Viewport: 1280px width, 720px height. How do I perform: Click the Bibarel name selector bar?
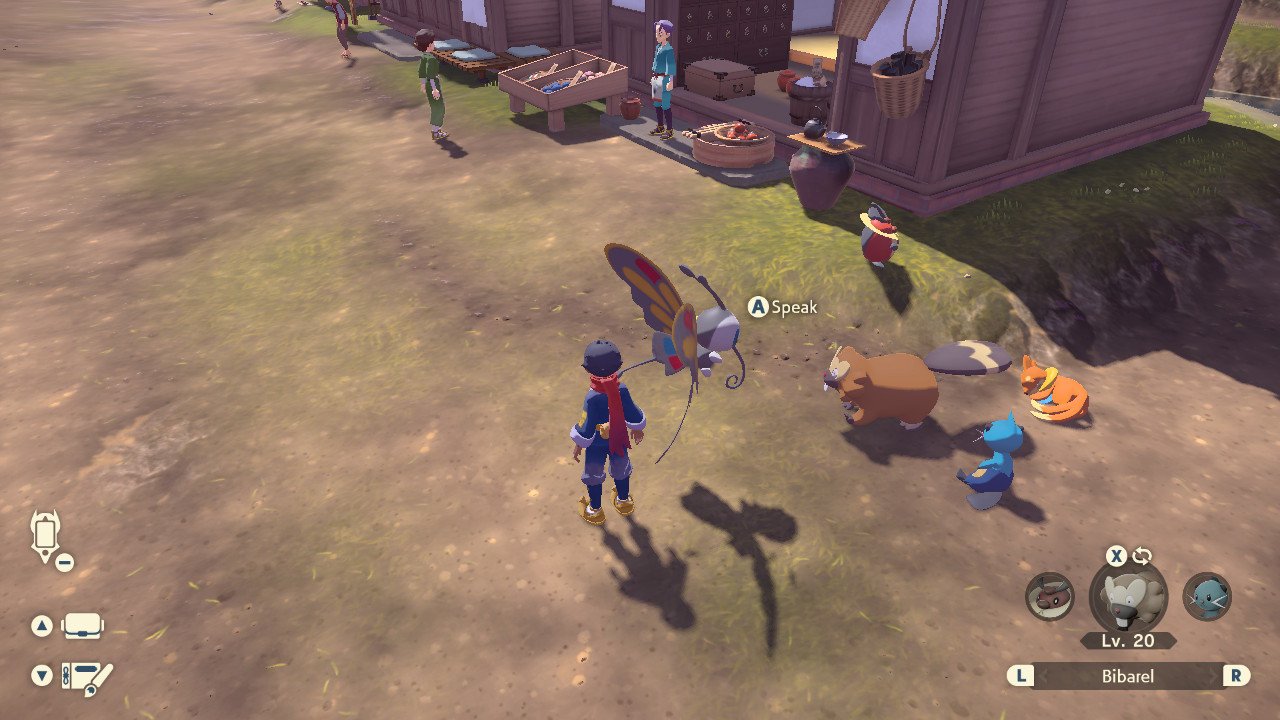click(x=1128, y=676)
